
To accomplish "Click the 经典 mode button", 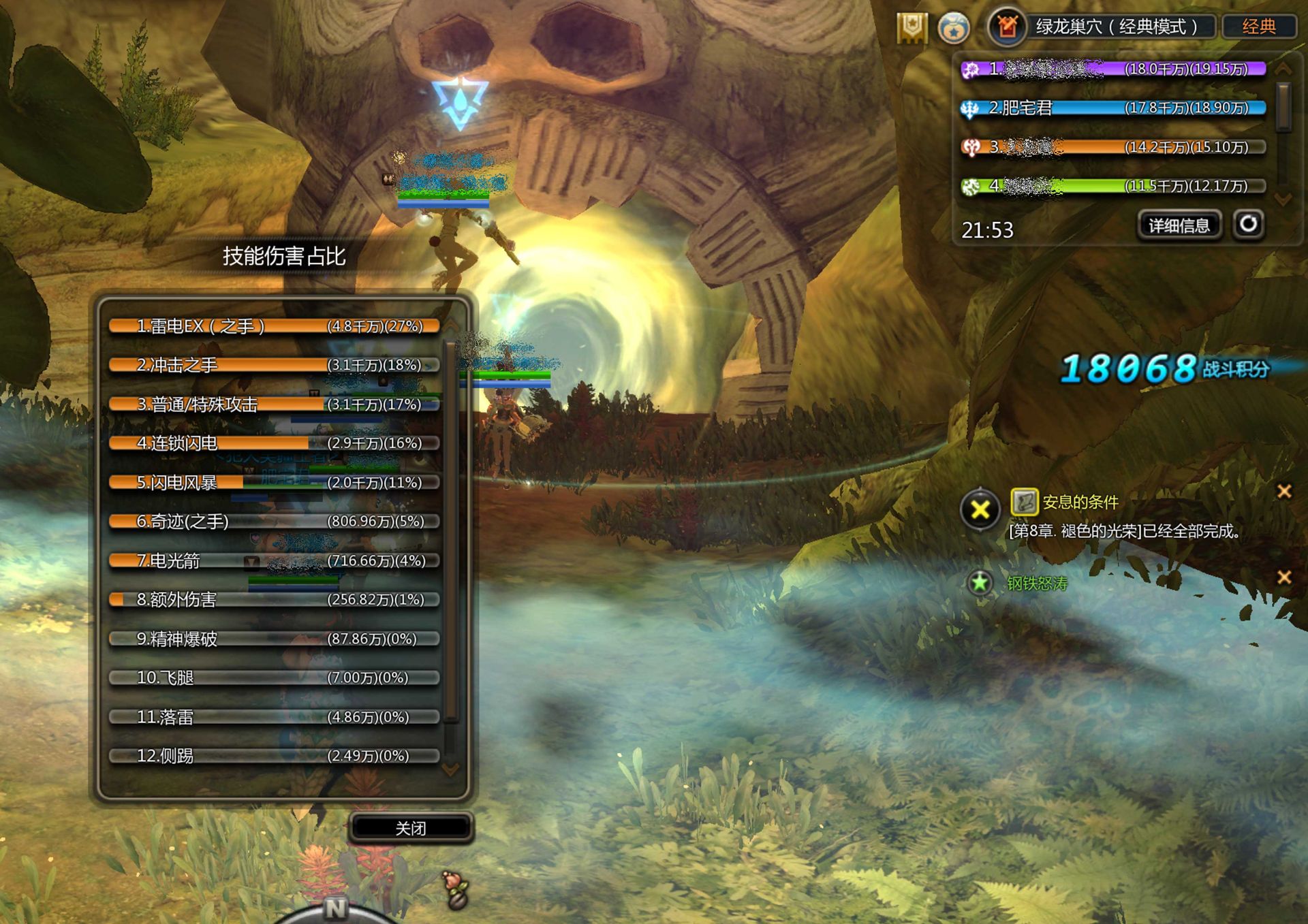I will [x=1258, y=27].
